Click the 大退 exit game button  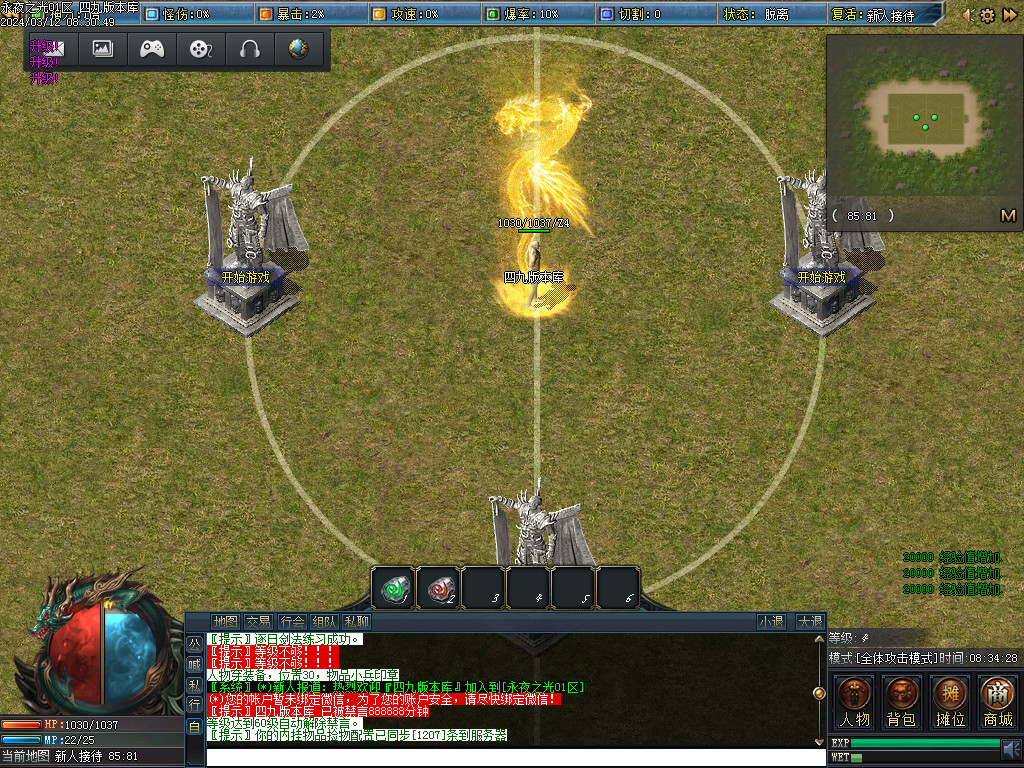pos(809,621)
